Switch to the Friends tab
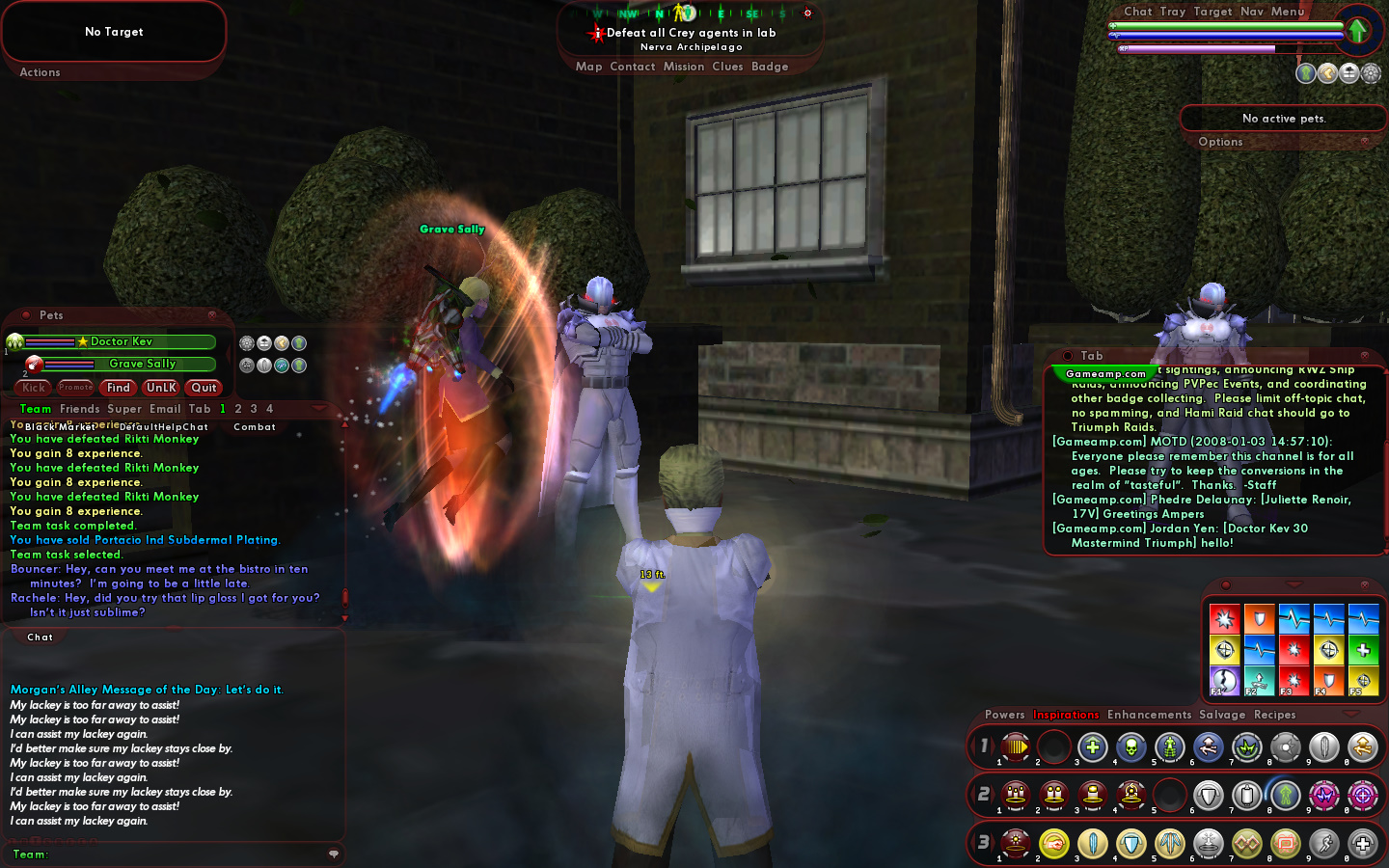The height and width of the screenshot is (868, 1389). 79,409
